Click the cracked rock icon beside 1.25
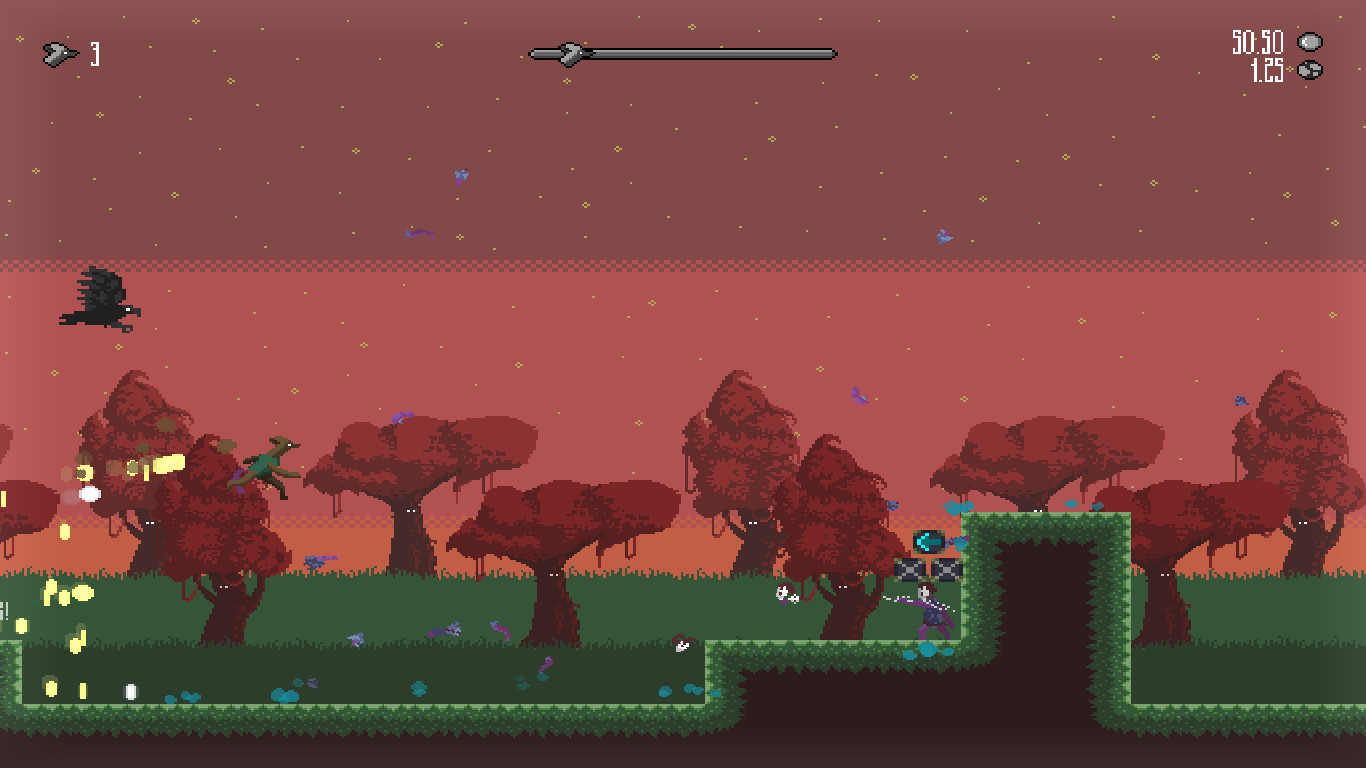Viewport: 1366px width, 768px height. pyautogui.click(x=1307, y=70)
